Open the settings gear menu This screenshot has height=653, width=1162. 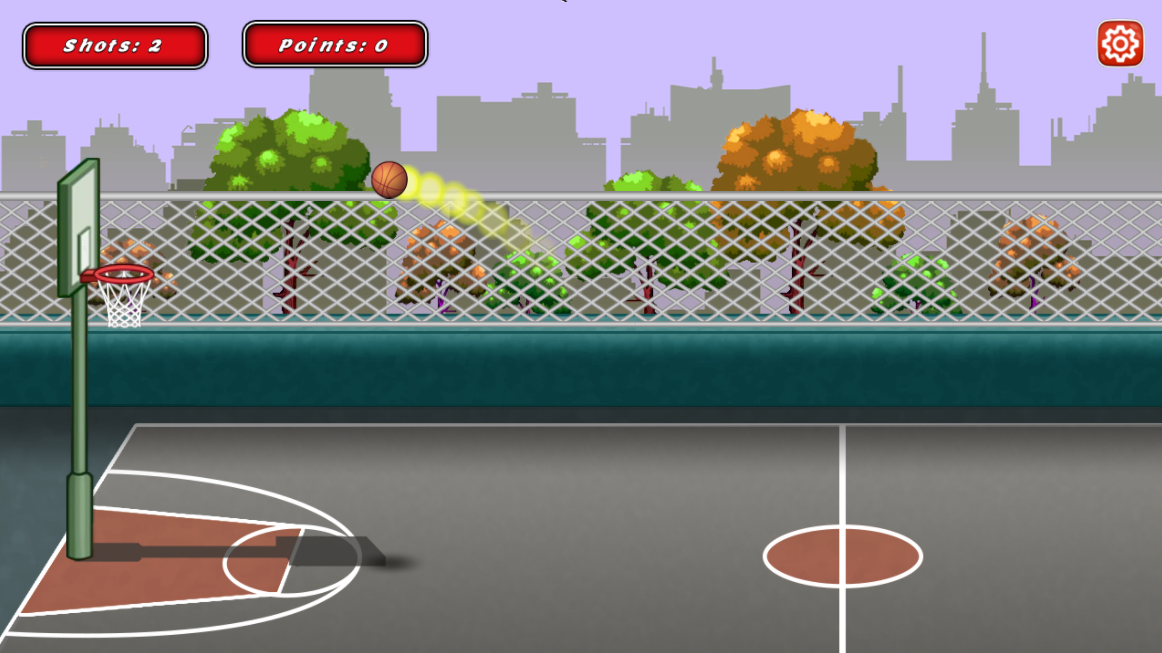pyautogui.click(x=1119, y=44)
